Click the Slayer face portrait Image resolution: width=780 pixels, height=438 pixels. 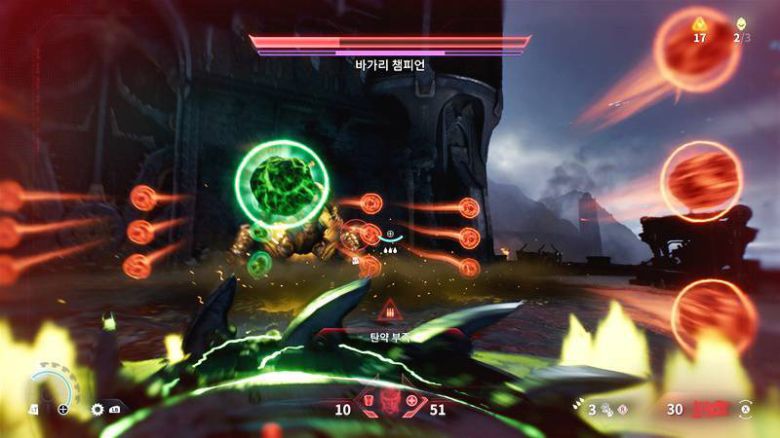tap(390, 408)
